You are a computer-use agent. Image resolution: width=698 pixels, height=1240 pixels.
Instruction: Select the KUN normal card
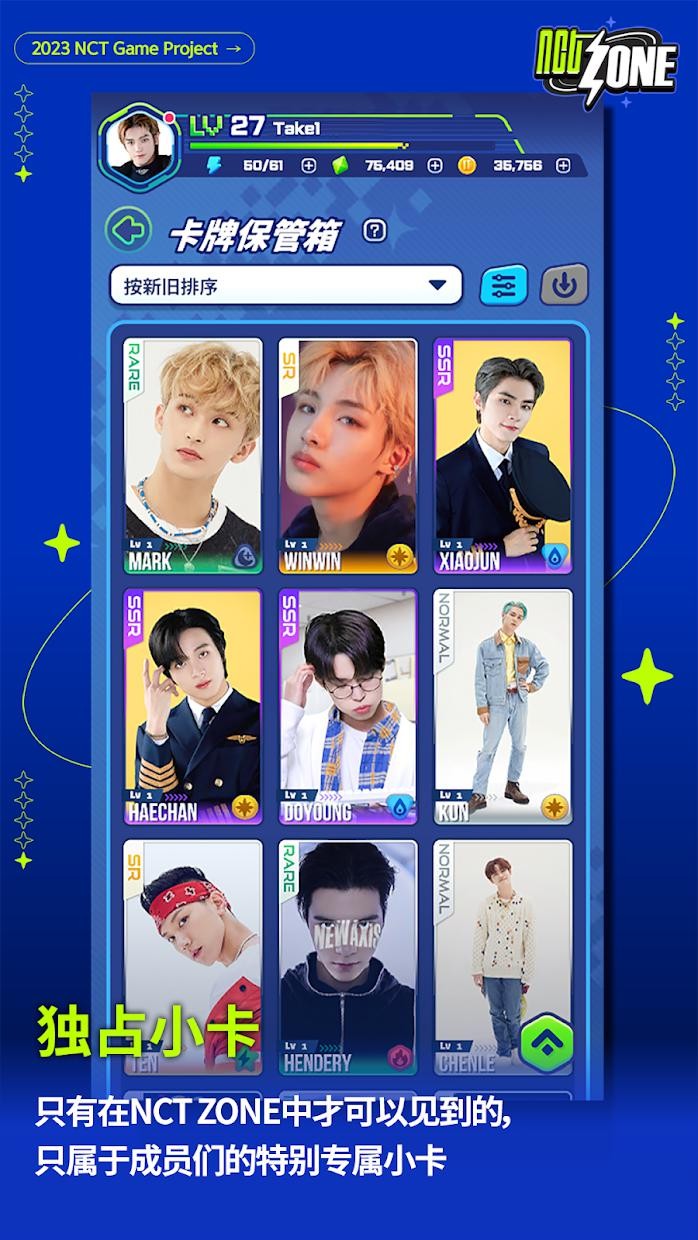(503, 707)
